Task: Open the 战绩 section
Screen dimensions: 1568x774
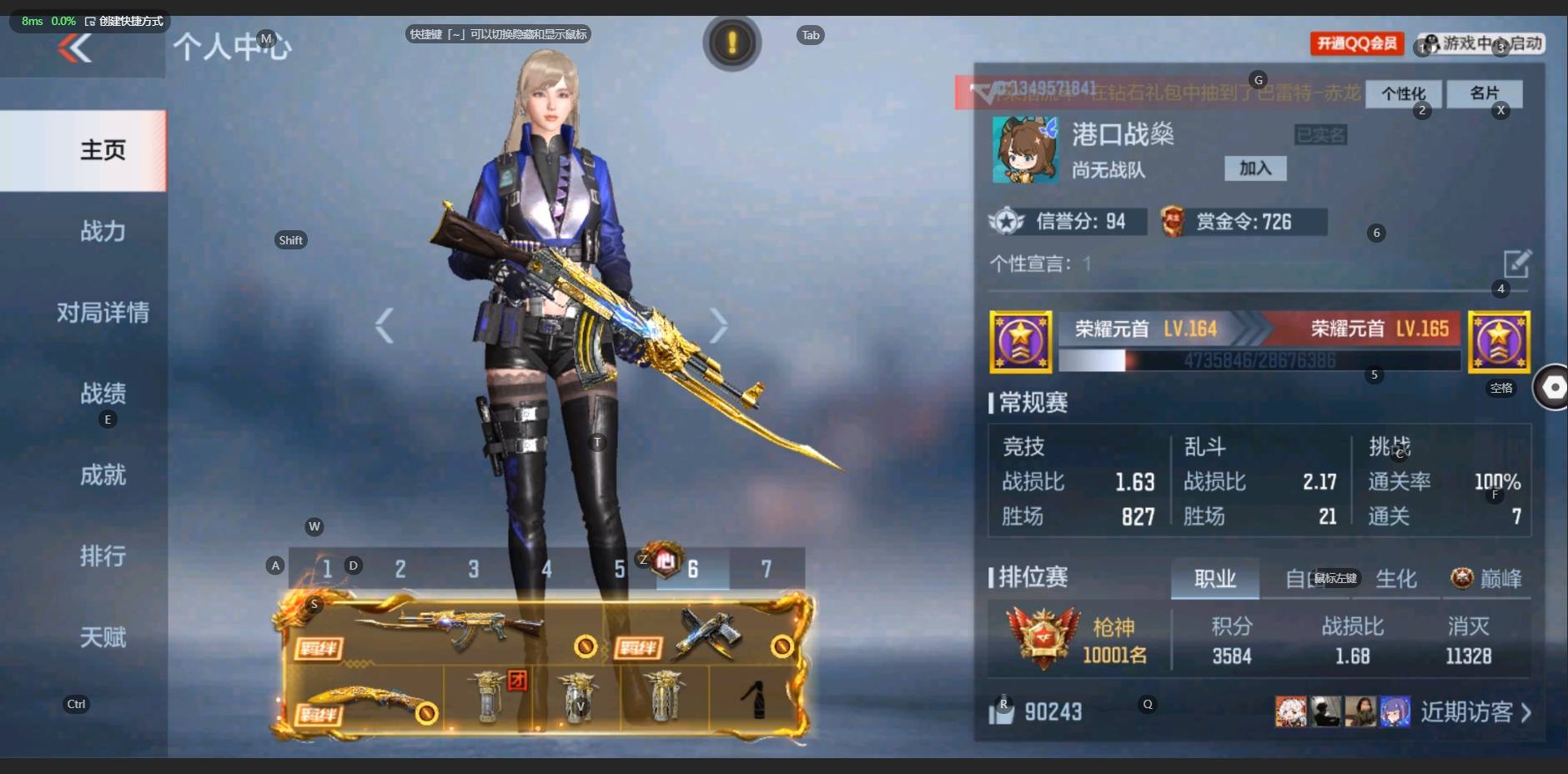Action: (x=103, y=393)
